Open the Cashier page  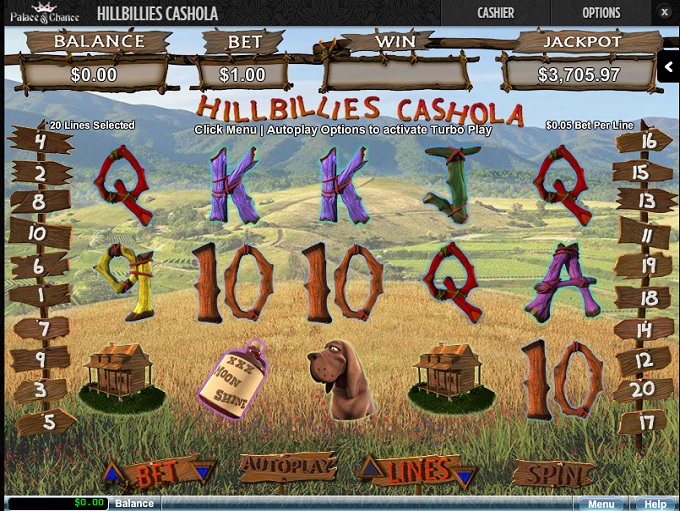pos(496,13)
